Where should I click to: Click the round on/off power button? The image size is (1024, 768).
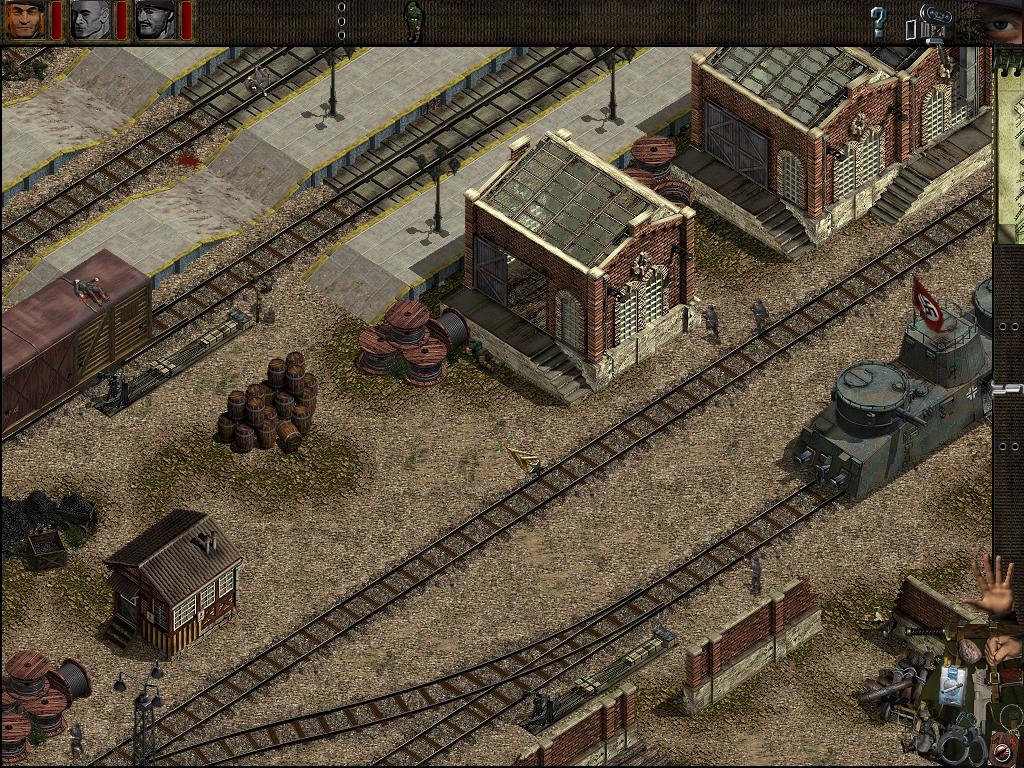(1002, 751)
